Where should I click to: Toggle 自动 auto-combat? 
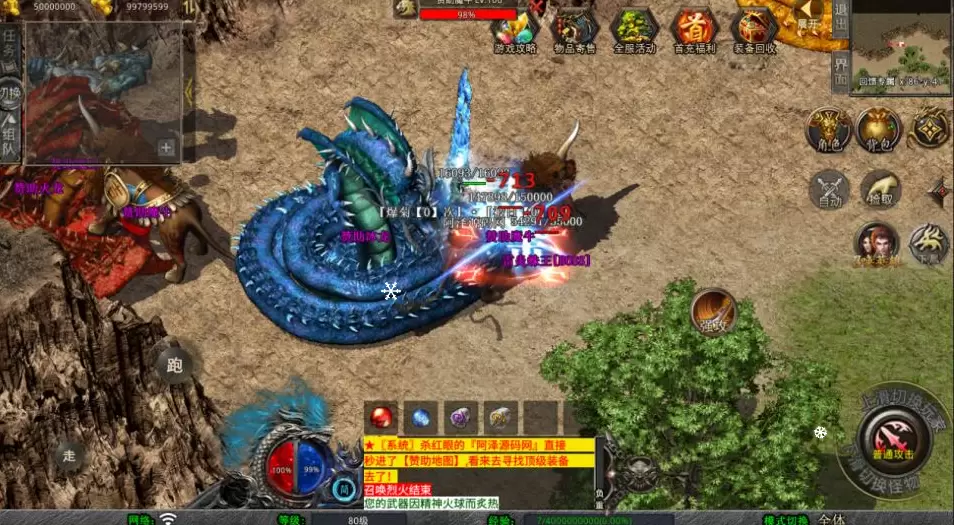click(x=830, y=190)
